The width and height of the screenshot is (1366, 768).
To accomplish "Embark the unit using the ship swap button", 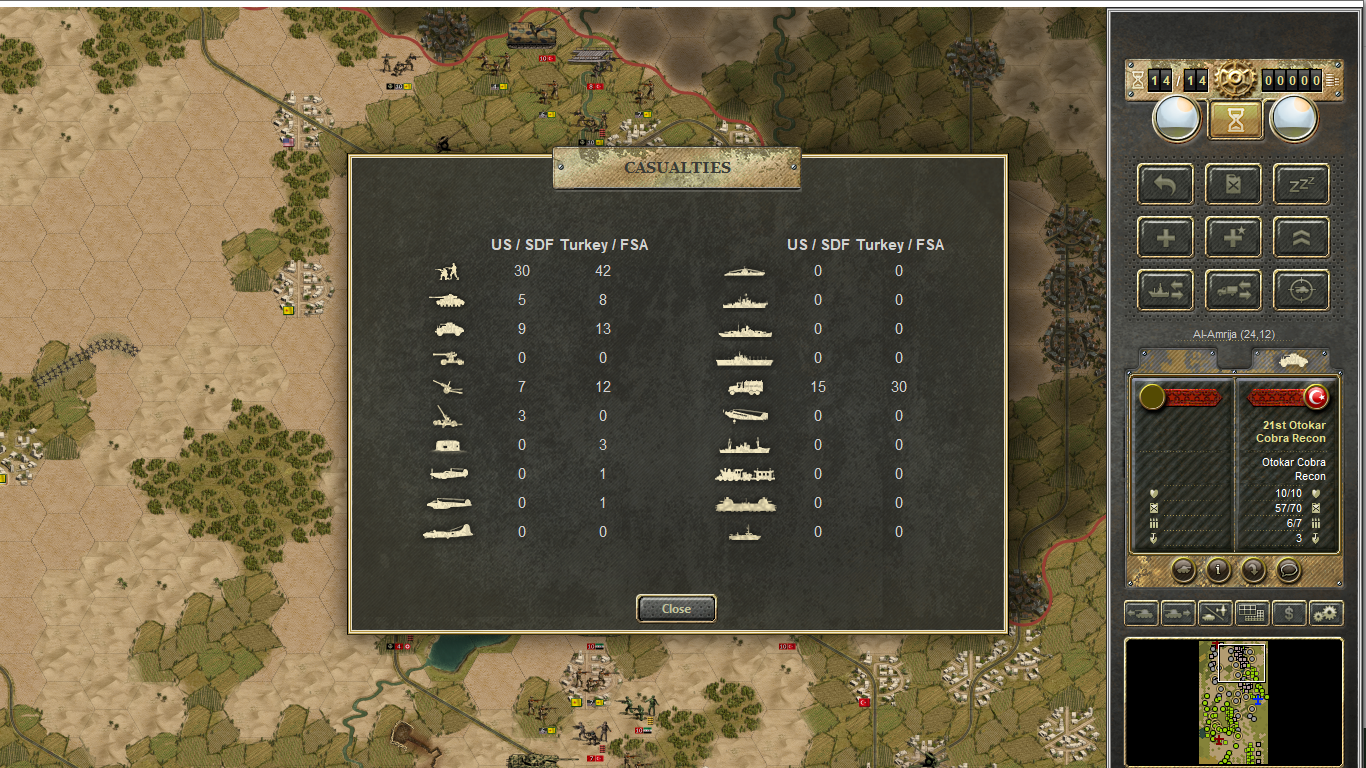I will pyautogui.click(x=1165, y=290).
